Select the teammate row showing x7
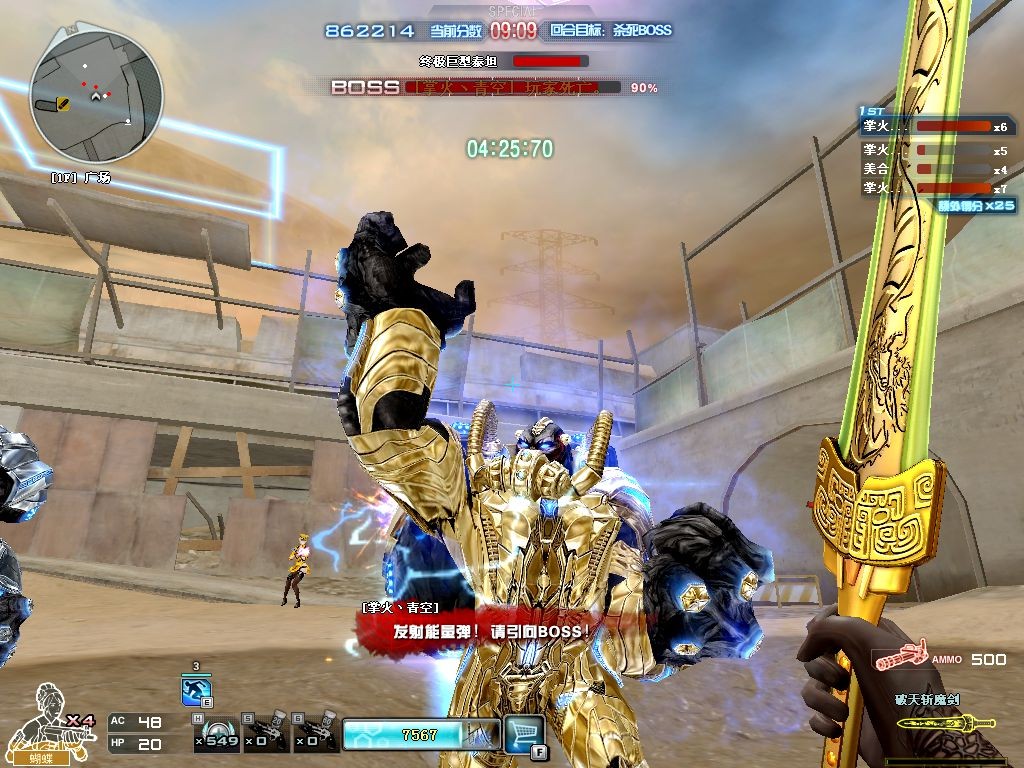The height and width of the screenshot is (768, 1024). point(935,188)
